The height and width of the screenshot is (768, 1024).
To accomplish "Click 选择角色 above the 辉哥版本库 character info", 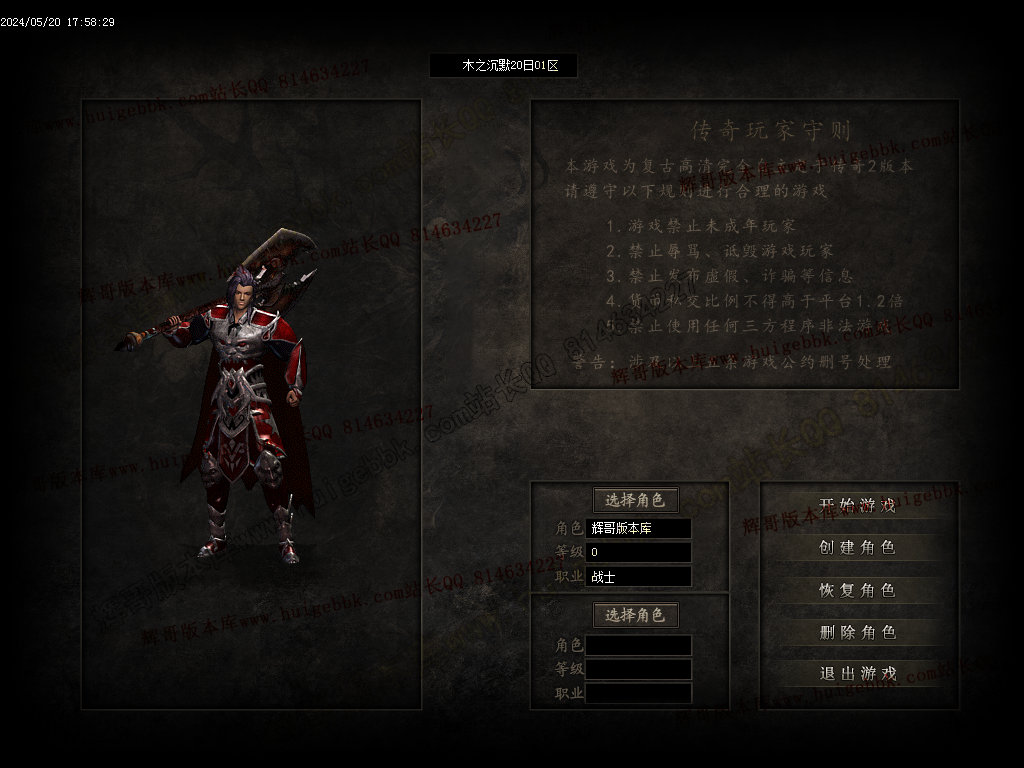I will click(x=635, y=500).
